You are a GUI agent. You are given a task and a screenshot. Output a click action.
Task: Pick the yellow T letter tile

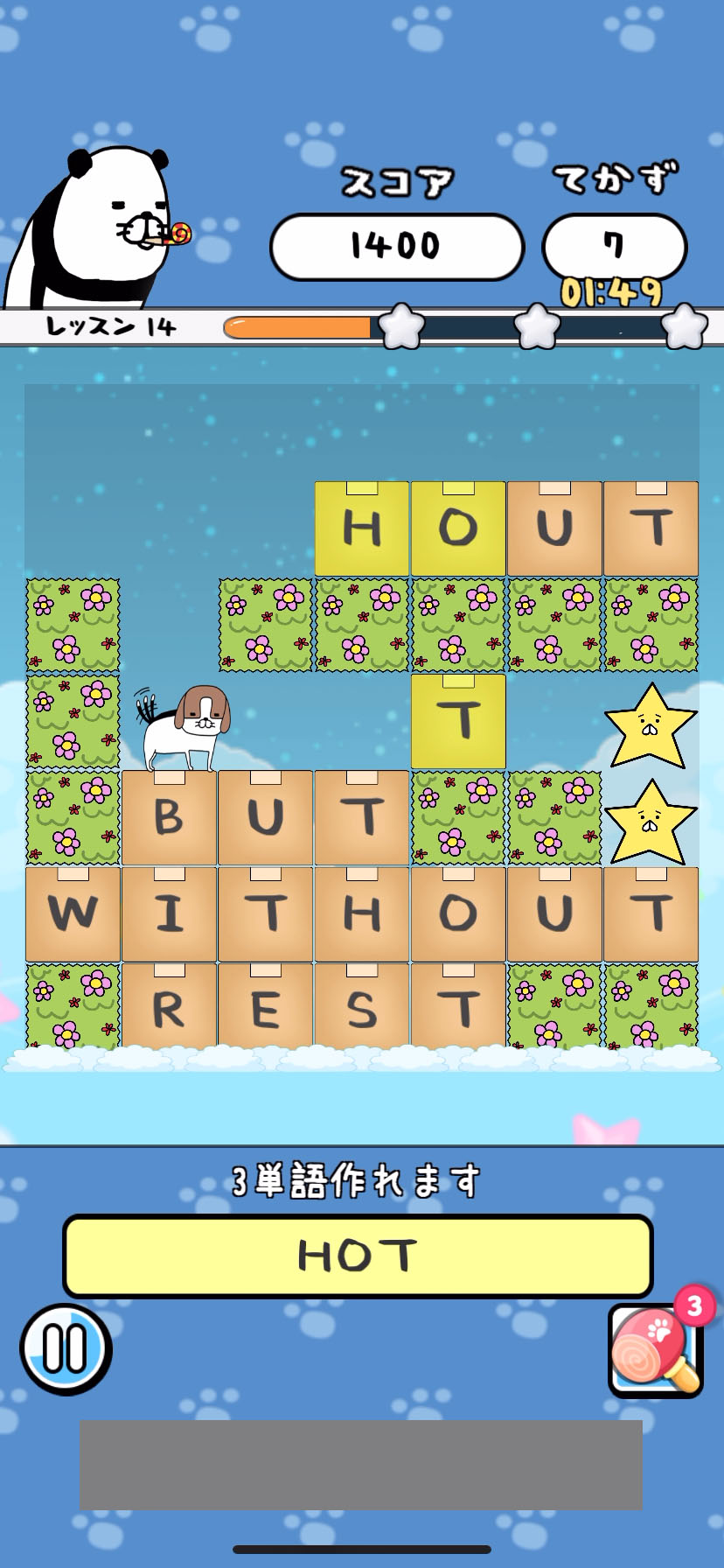pyautogui.click(x=458, y=722)
